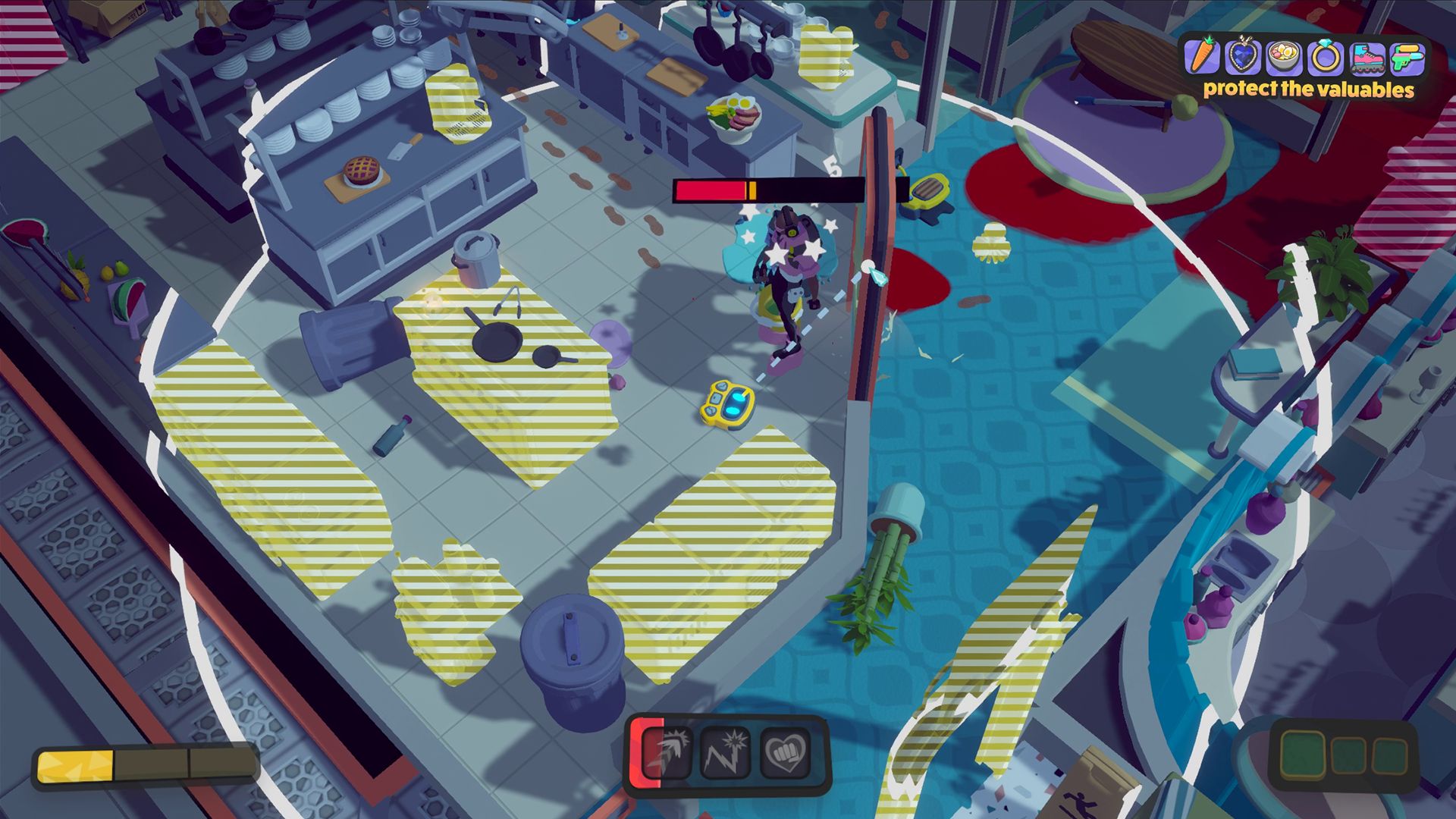Select the diamond ring valuable icon

click(x=1325, y=58)
